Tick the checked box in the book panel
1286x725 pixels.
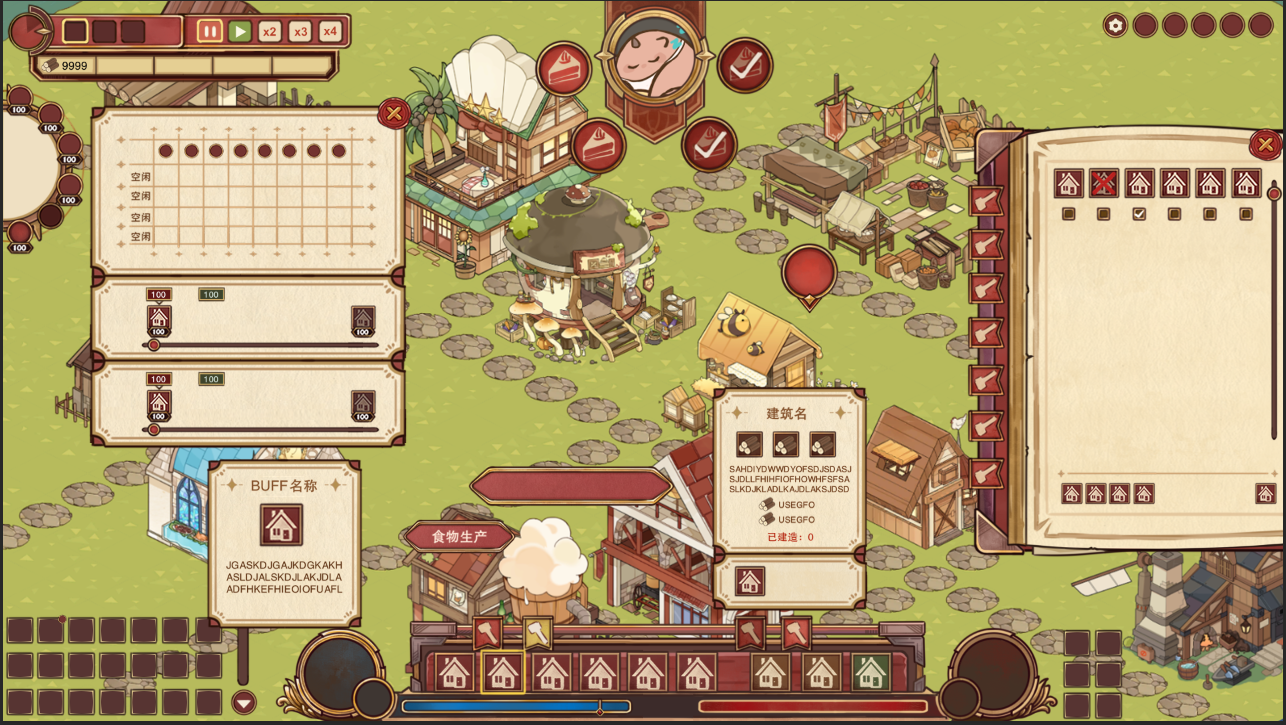point(1139,213)
